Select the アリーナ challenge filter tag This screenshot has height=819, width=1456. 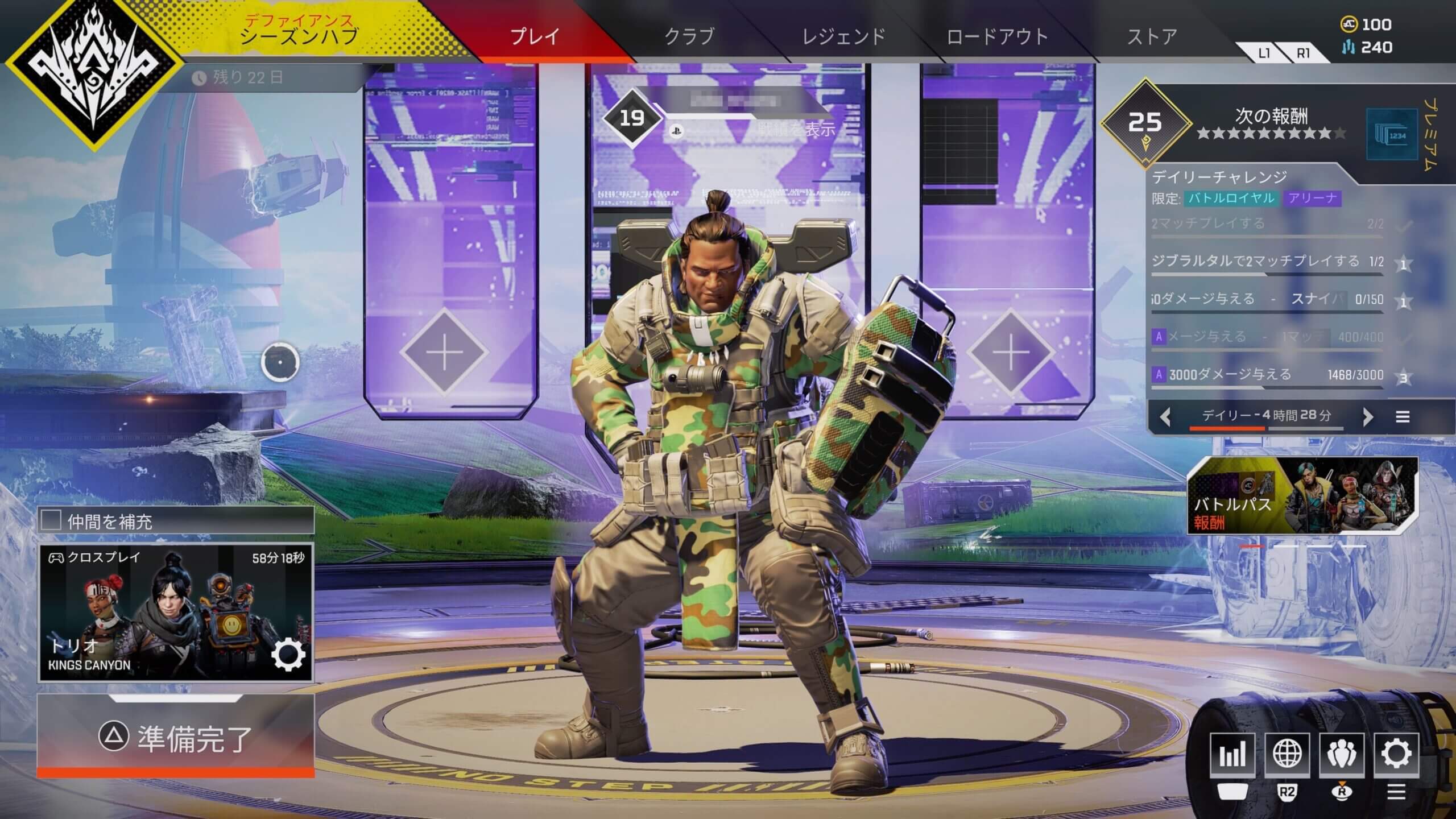(1312, 198)
